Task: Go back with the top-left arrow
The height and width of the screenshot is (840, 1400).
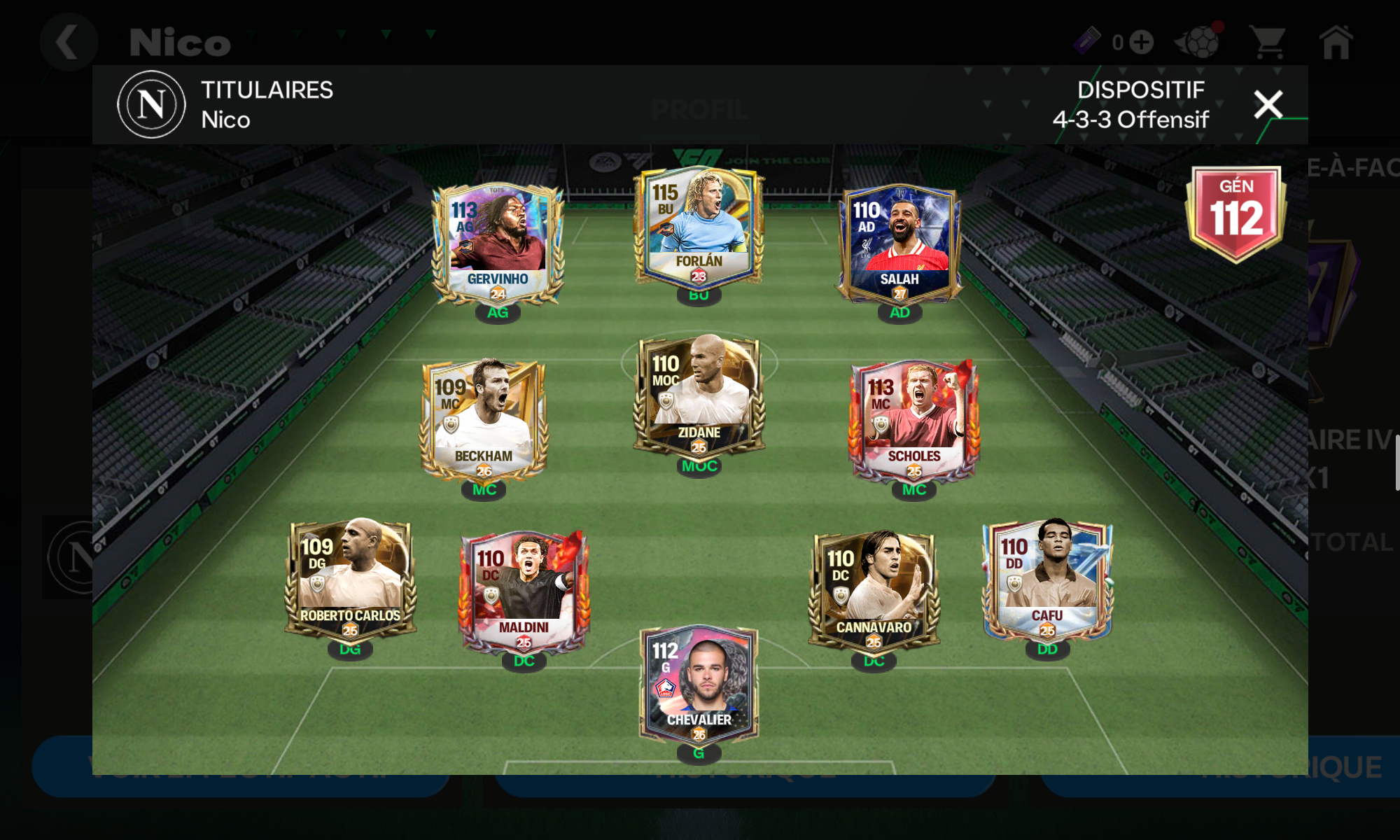Action: pyautogui.click(x=68, y=42)
